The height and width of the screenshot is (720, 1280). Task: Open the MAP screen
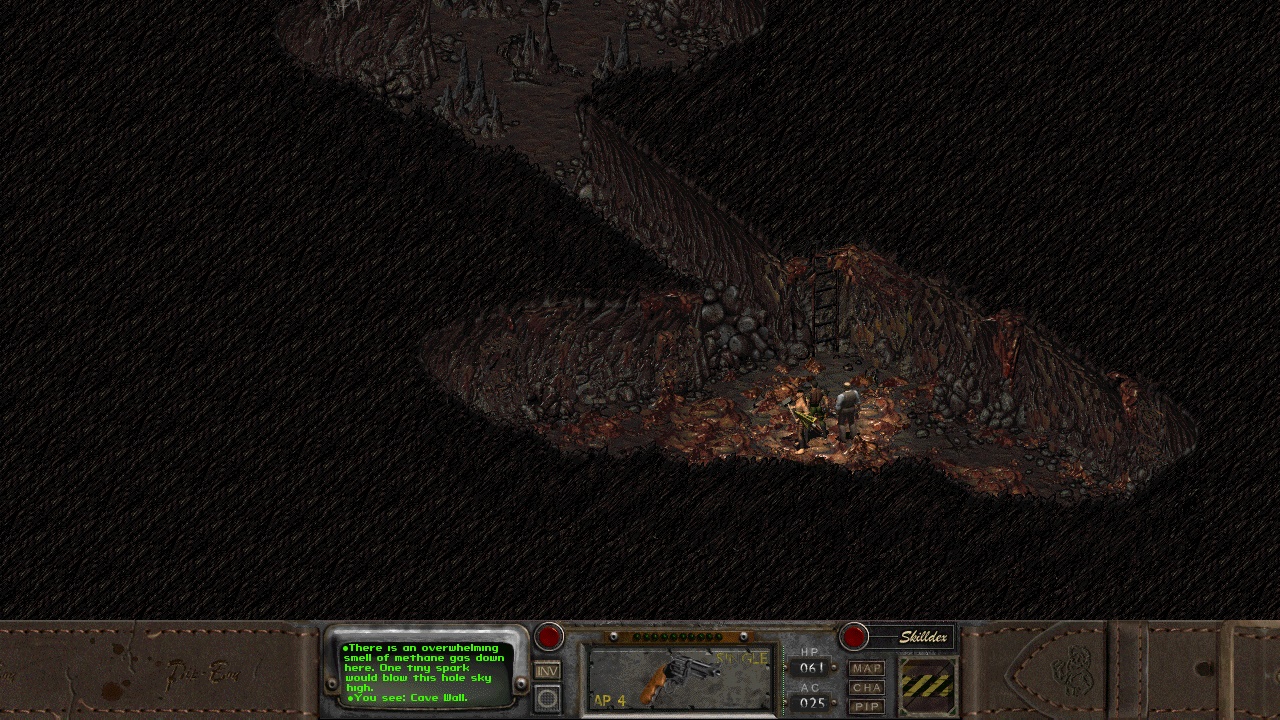pos(867,668)
